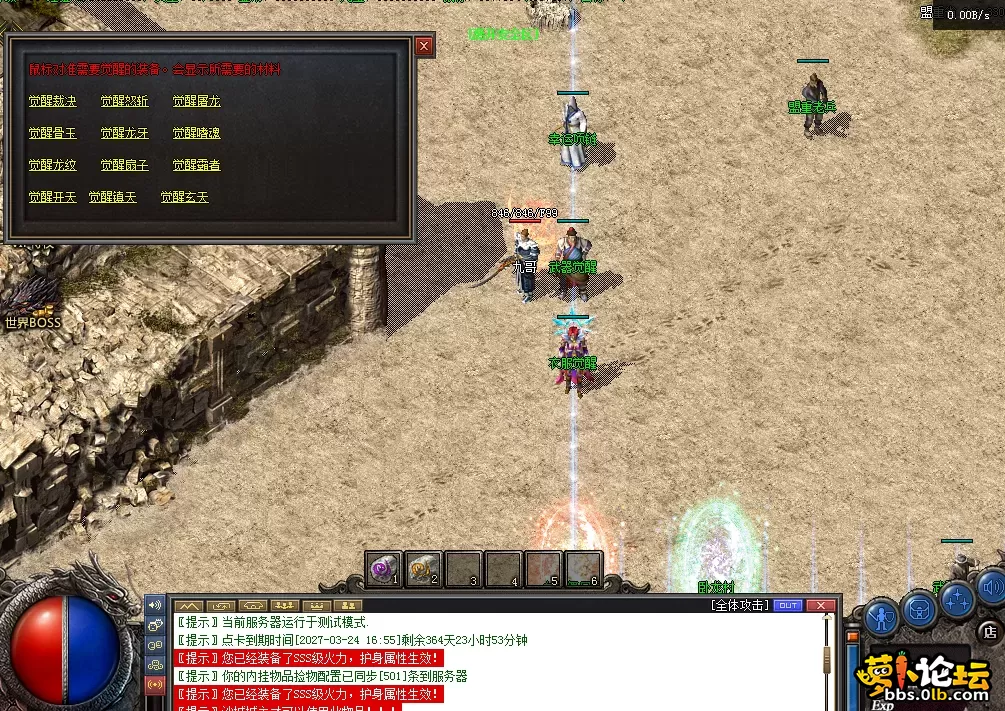1005x711 pixels.
Task: Toggle the 全体攻击 attack mode label
Action: [x=739, y=605]
